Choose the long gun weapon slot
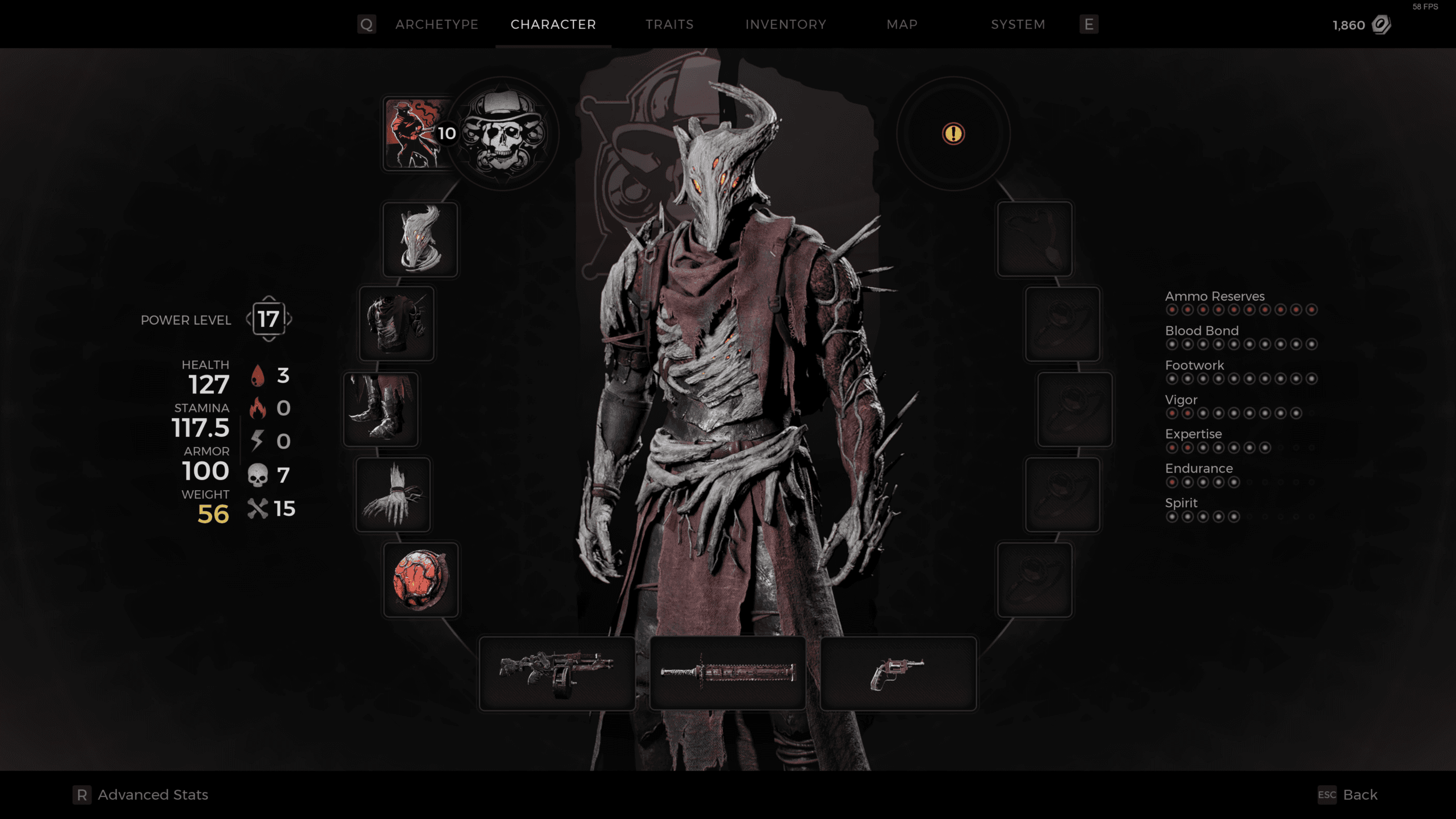Image resolution: width=1456 pixels, height=819 pixels. (x=557, y=673)
